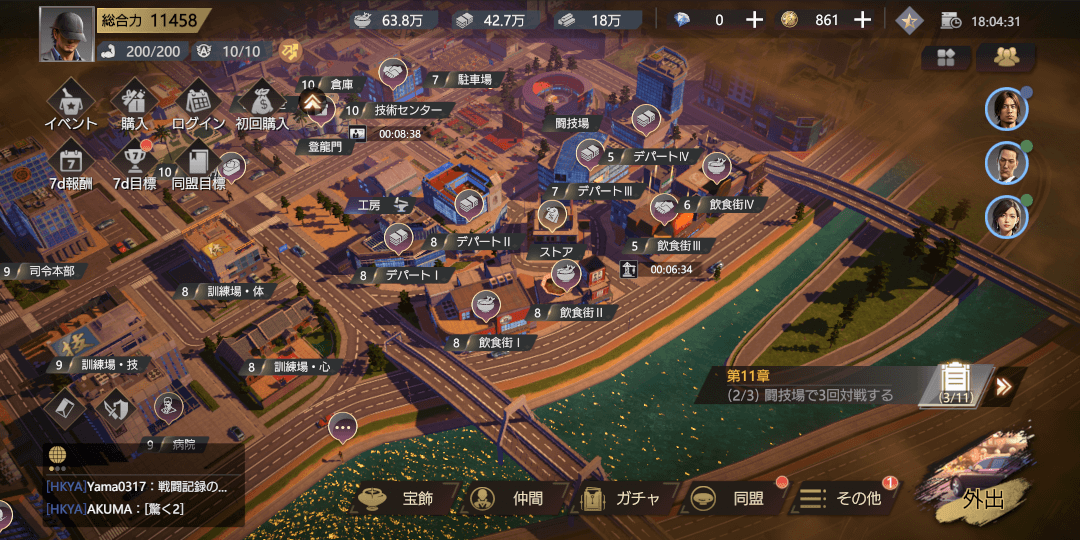Image resolution: width=1080 pixels, height=540 pixels.
Task: Open the 7d目標 trophy goals
Action: tap(134, 164)
